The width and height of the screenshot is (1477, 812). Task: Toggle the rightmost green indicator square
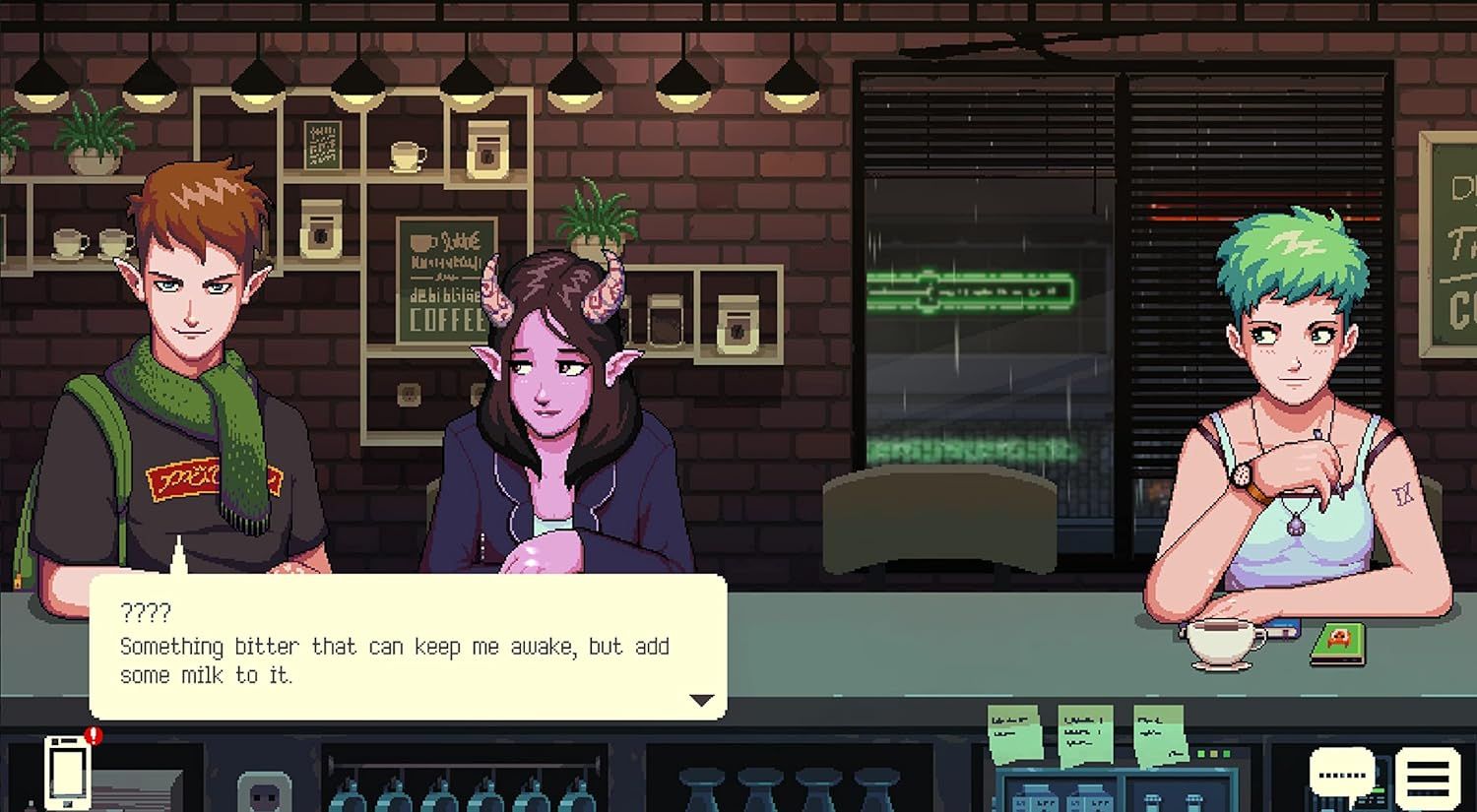click(x=1226, y=754)
